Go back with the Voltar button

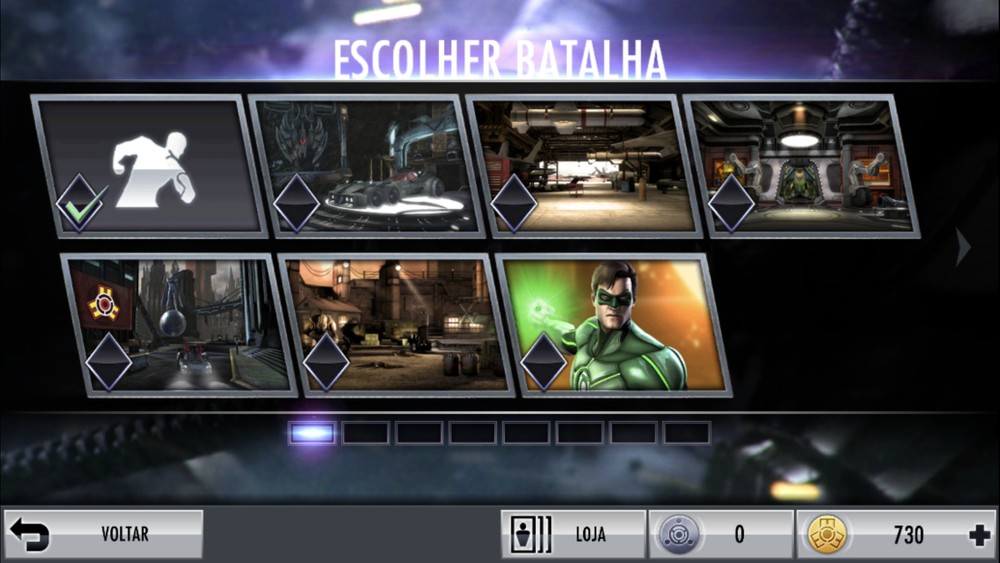(104, 534)
